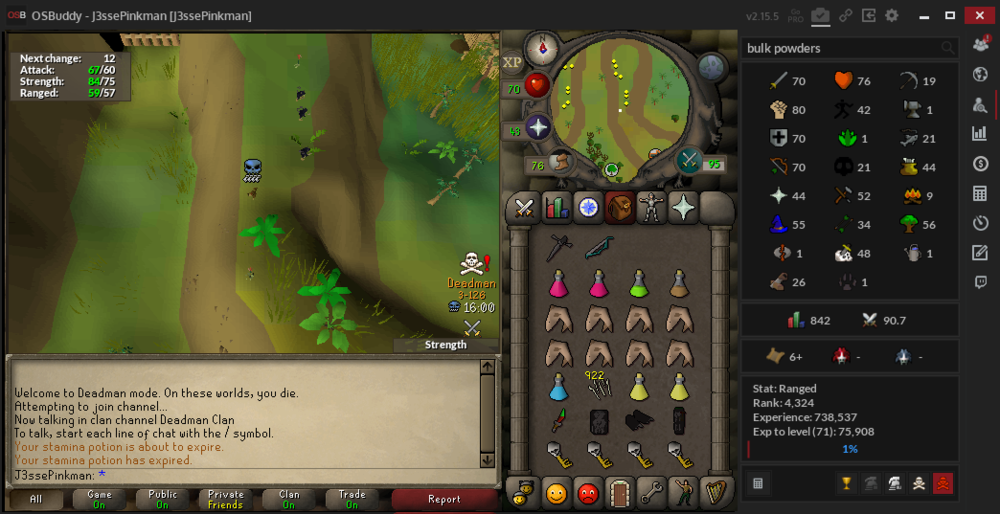
Task: Click the compass to face north
Action: (x=545, y=46)
